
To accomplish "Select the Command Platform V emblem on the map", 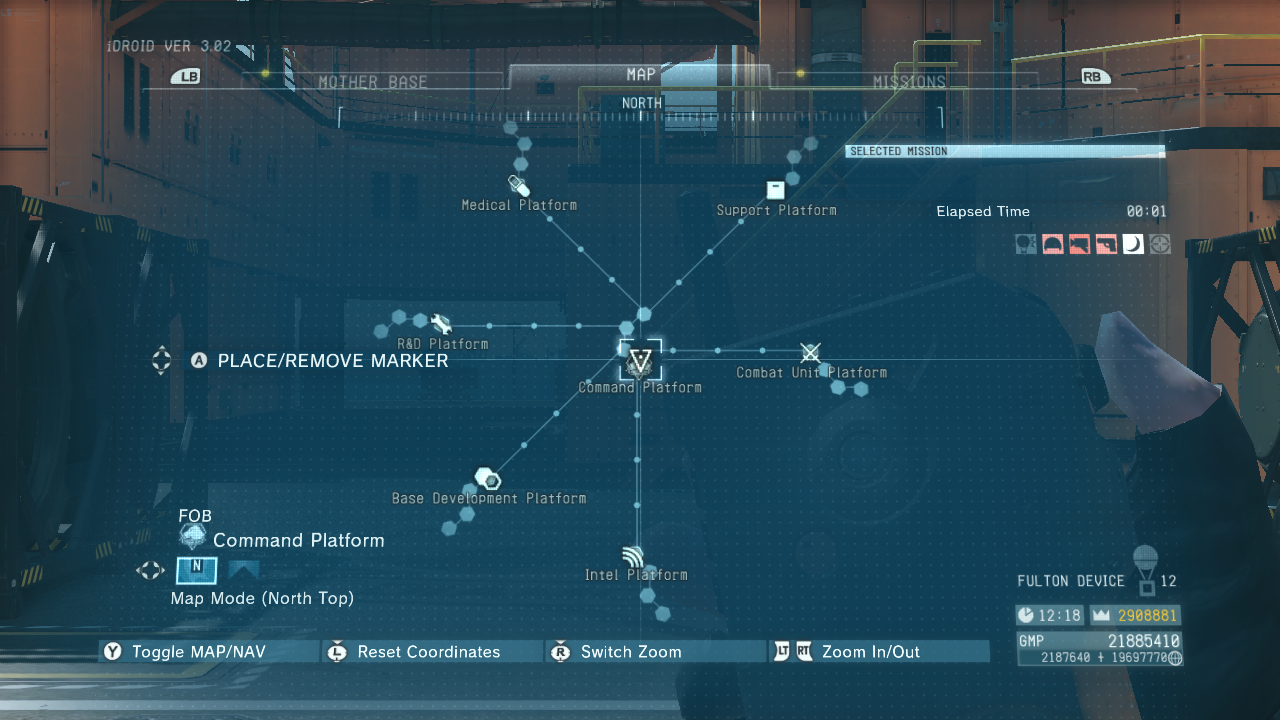I will (639, 363).
